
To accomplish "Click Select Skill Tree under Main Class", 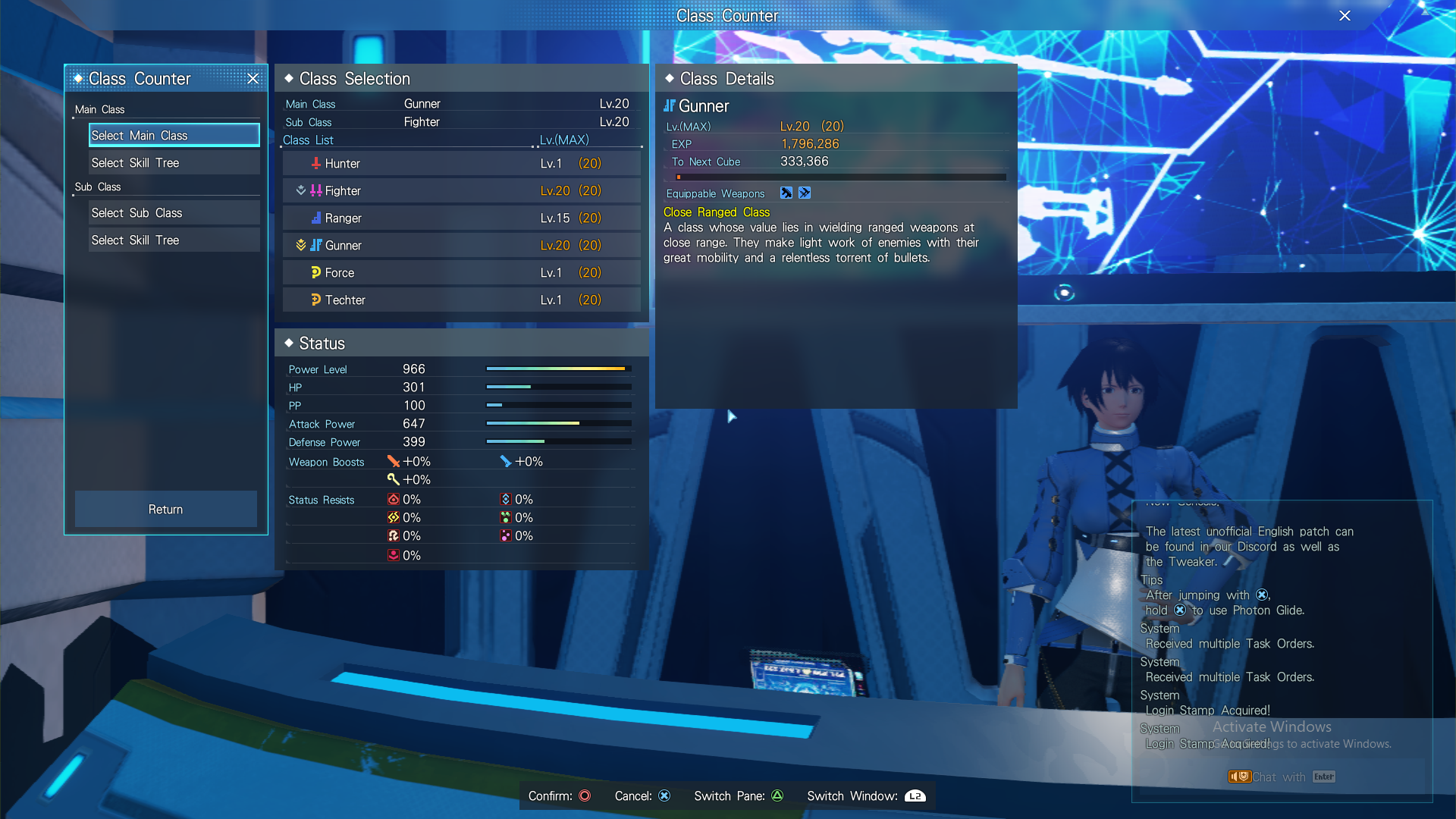I will (x=173, y=162).
